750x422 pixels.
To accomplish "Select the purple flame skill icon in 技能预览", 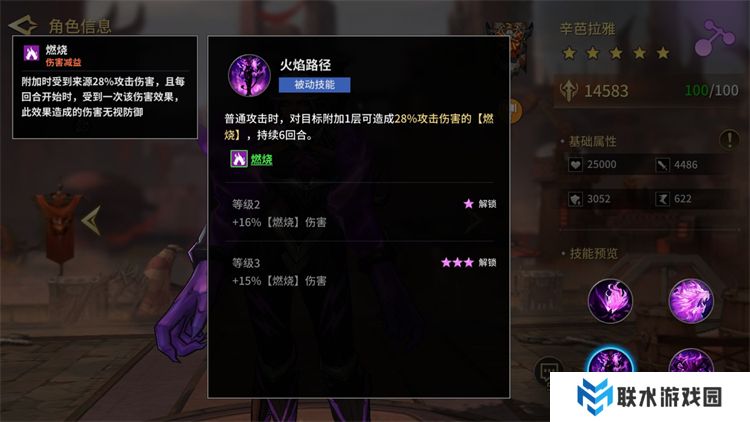I will click(610, 300).
